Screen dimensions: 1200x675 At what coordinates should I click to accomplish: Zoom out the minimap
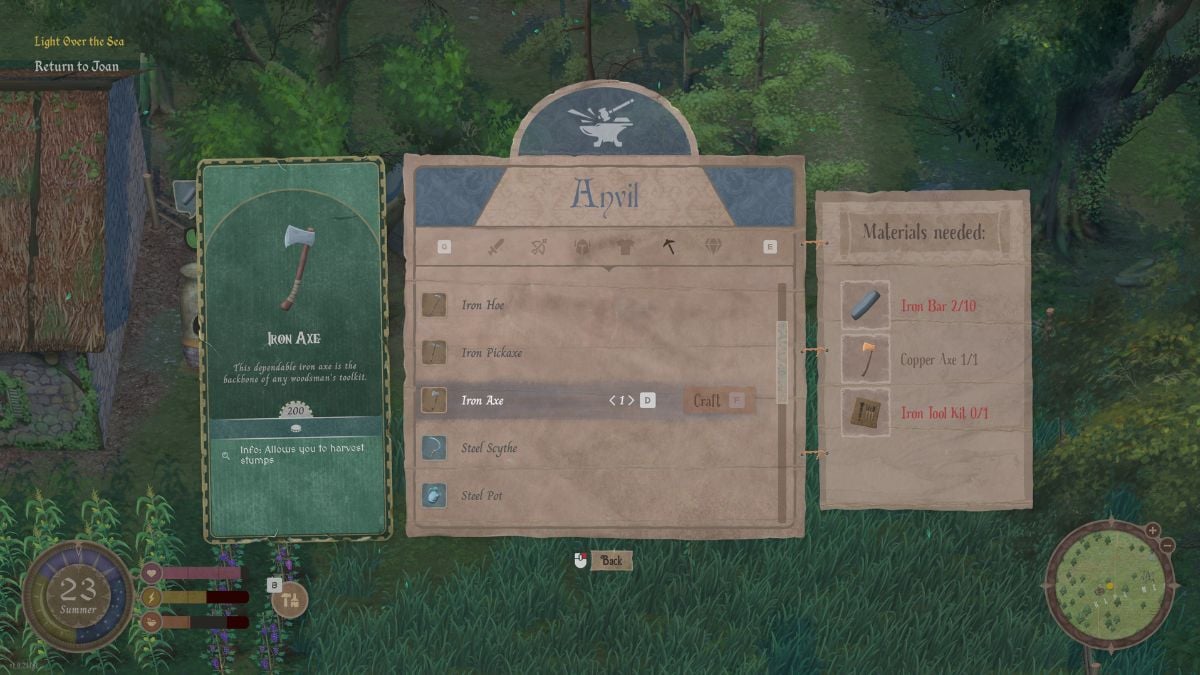(x=1167, y=545)
